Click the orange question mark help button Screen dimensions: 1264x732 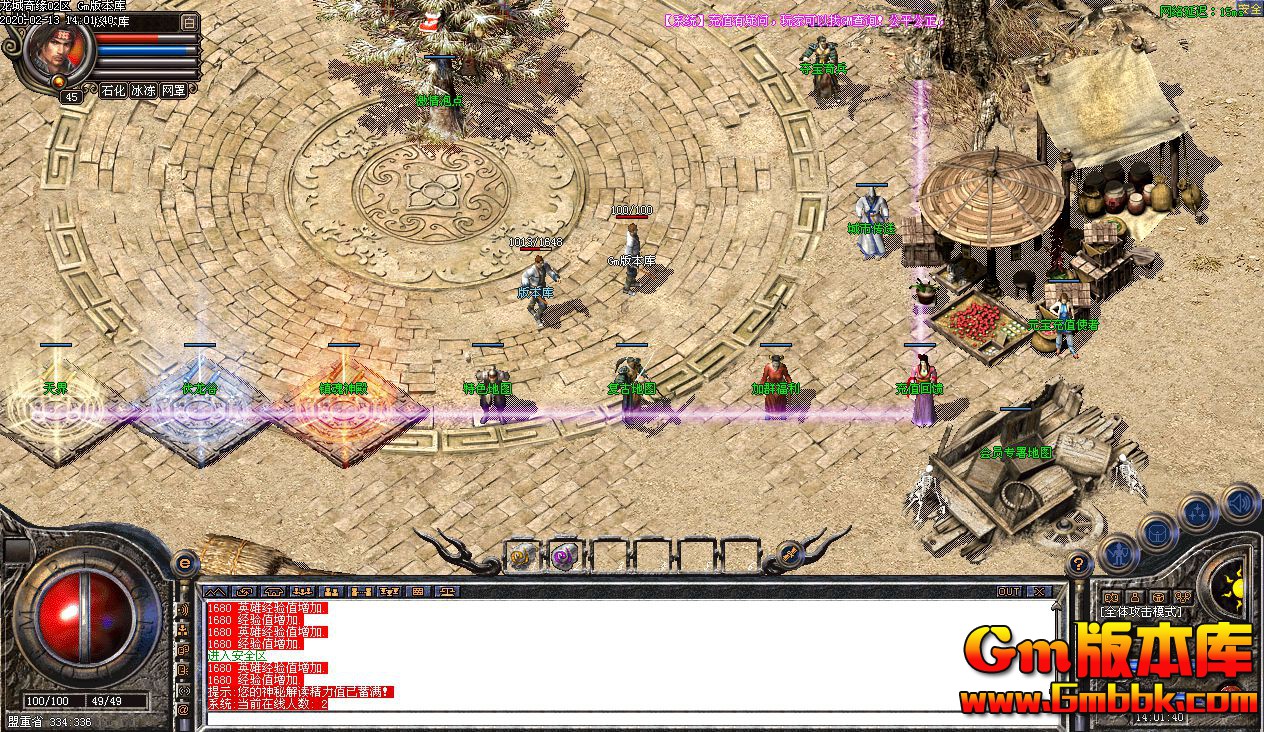click(1078, 564)
